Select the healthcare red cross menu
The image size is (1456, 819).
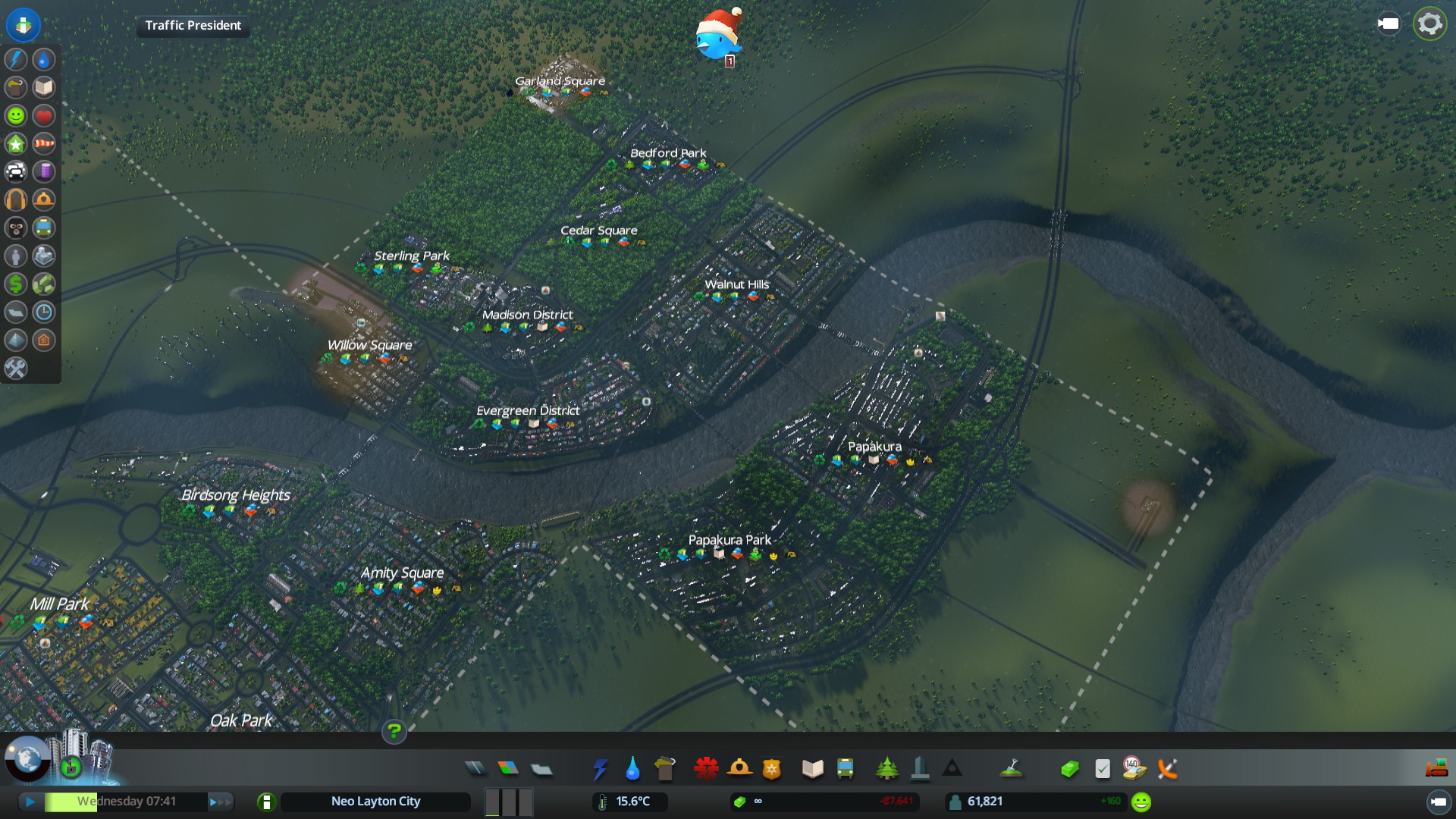coord(706,769)
